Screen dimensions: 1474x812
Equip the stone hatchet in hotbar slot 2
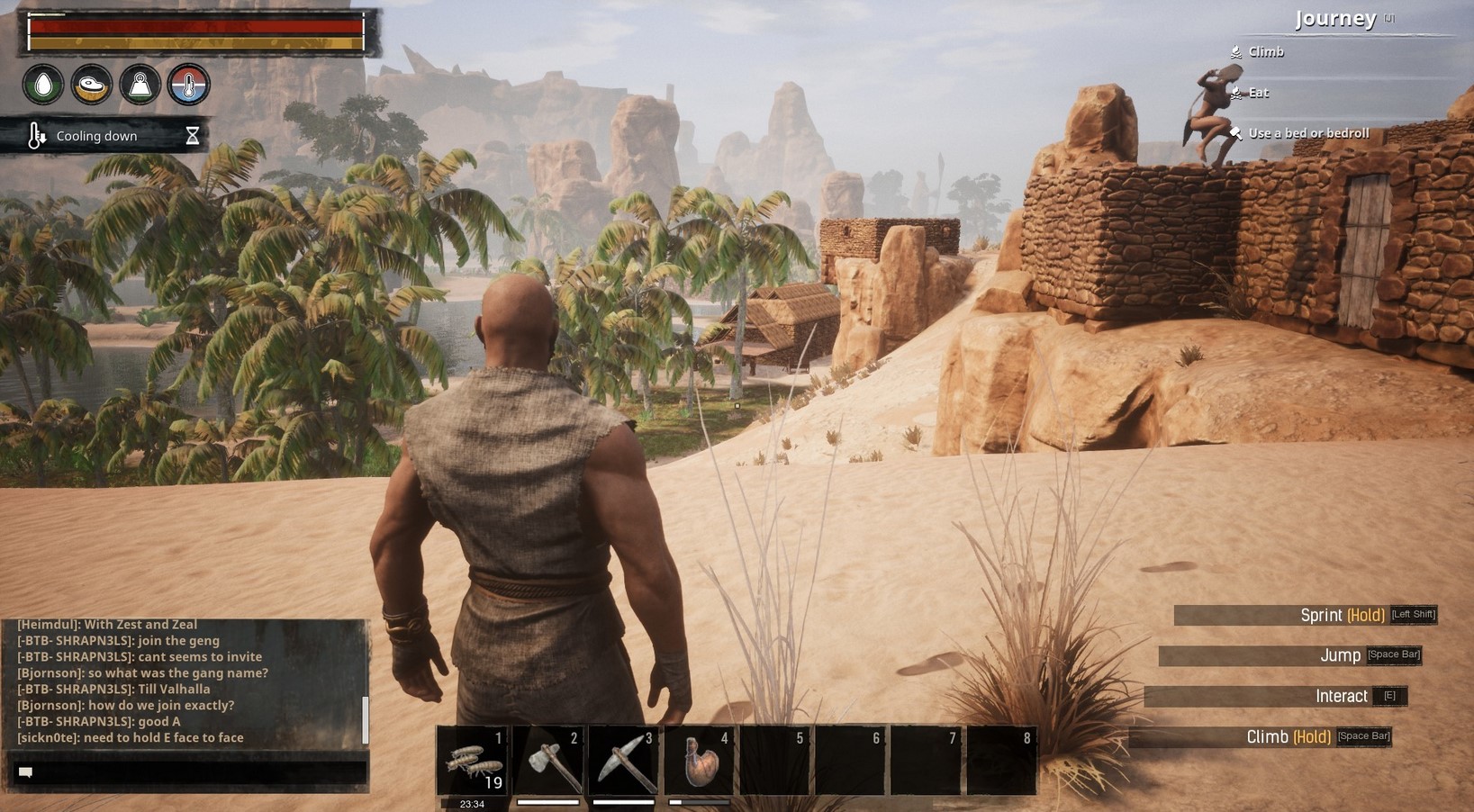tap(548, 761)
